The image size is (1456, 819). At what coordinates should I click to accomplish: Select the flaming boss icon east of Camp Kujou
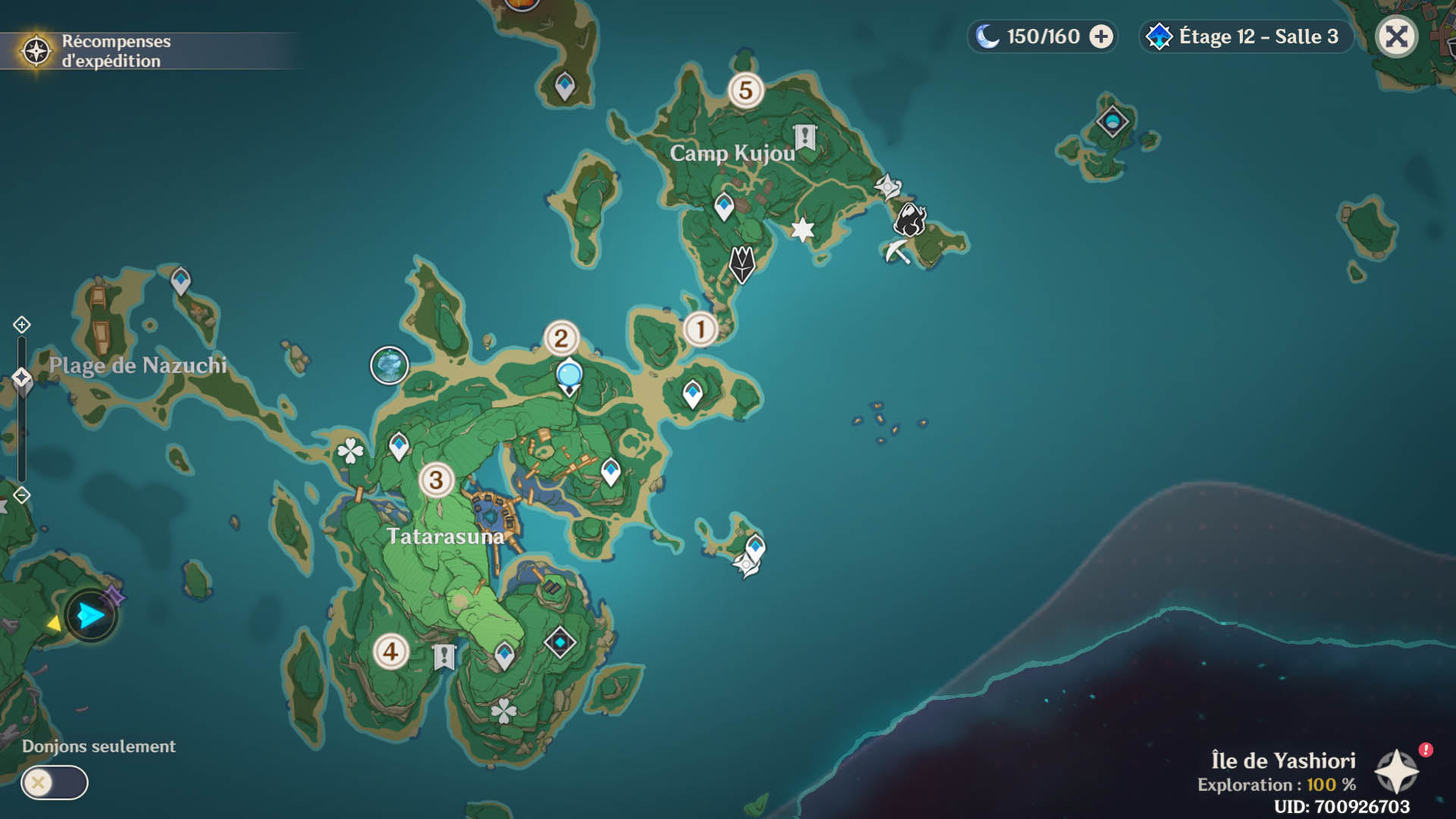[910, 220]
